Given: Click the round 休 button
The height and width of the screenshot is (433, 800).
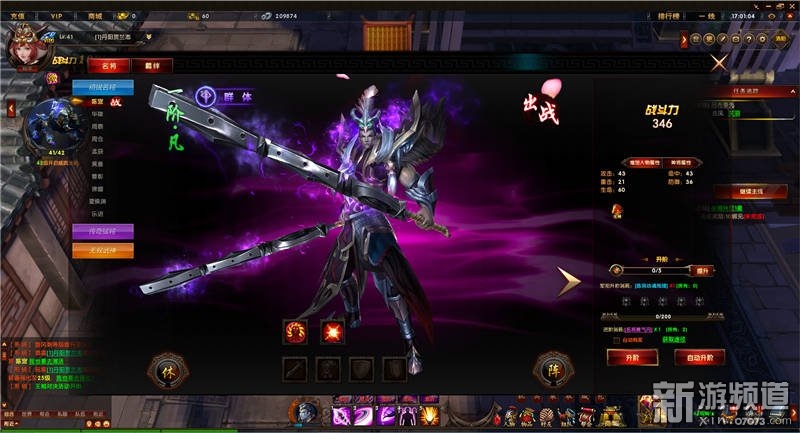Looking at the screenshot, I should click(x=167, y=371).
